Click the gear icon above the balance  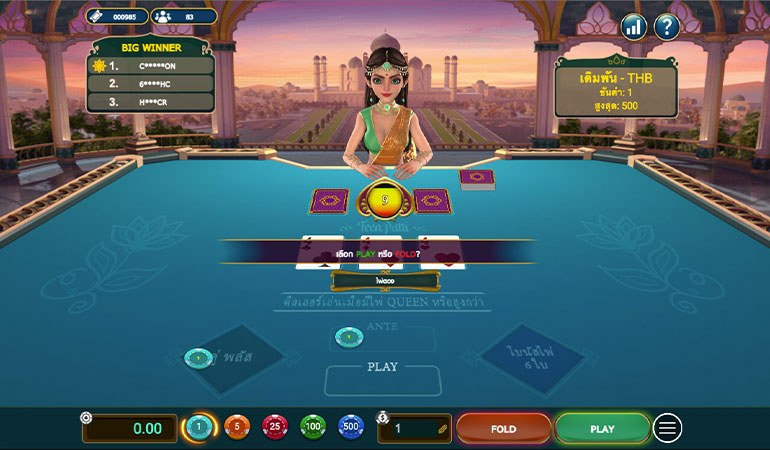tap(87, 418)
